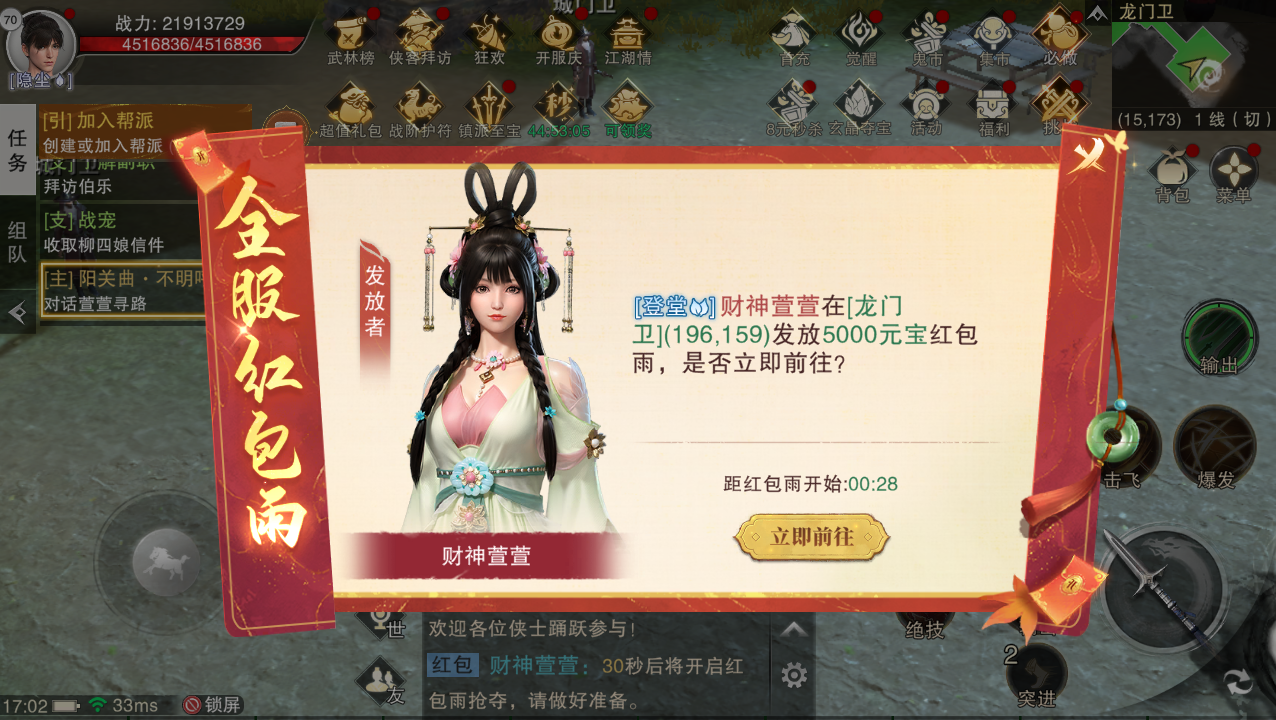Open the 侠客拜访 event icon

tap(420, 36)
